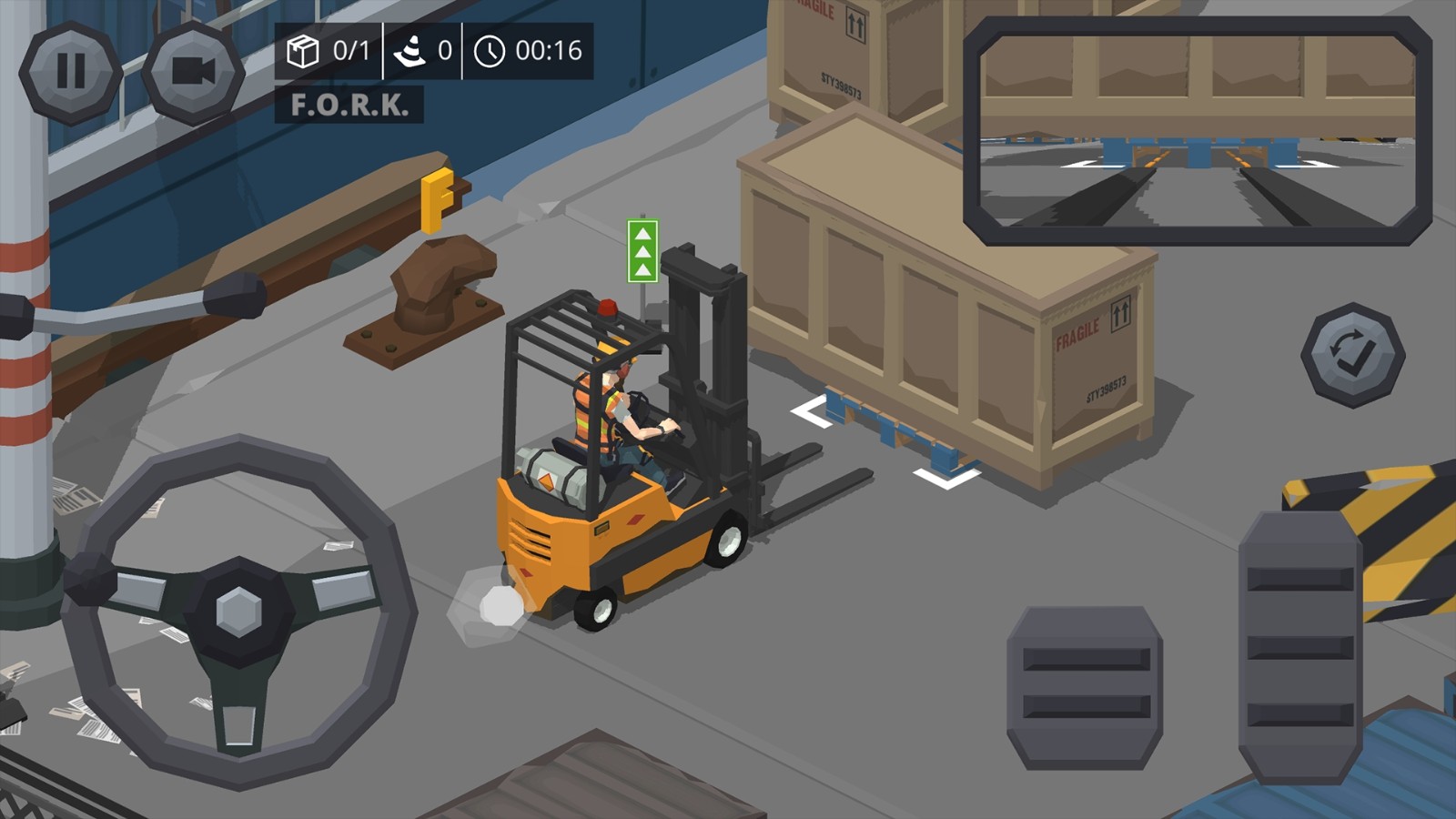This screenshot has height=819, width=1456.
Task: Click the green up-arrows lift indicator
Action: 642,252
